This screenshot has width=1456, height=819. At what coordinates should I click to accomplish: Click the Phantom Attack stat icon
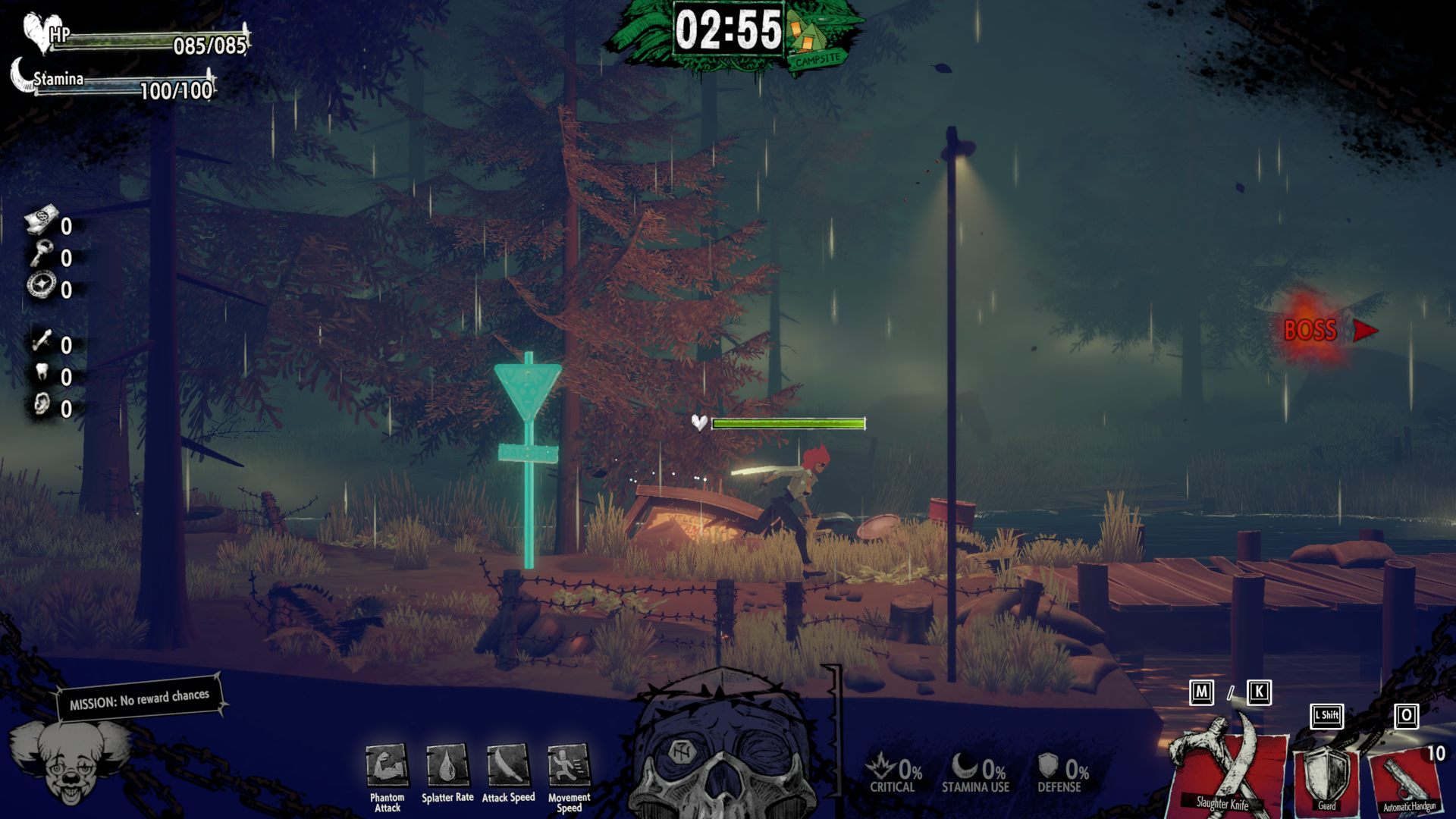click(387, 766)
